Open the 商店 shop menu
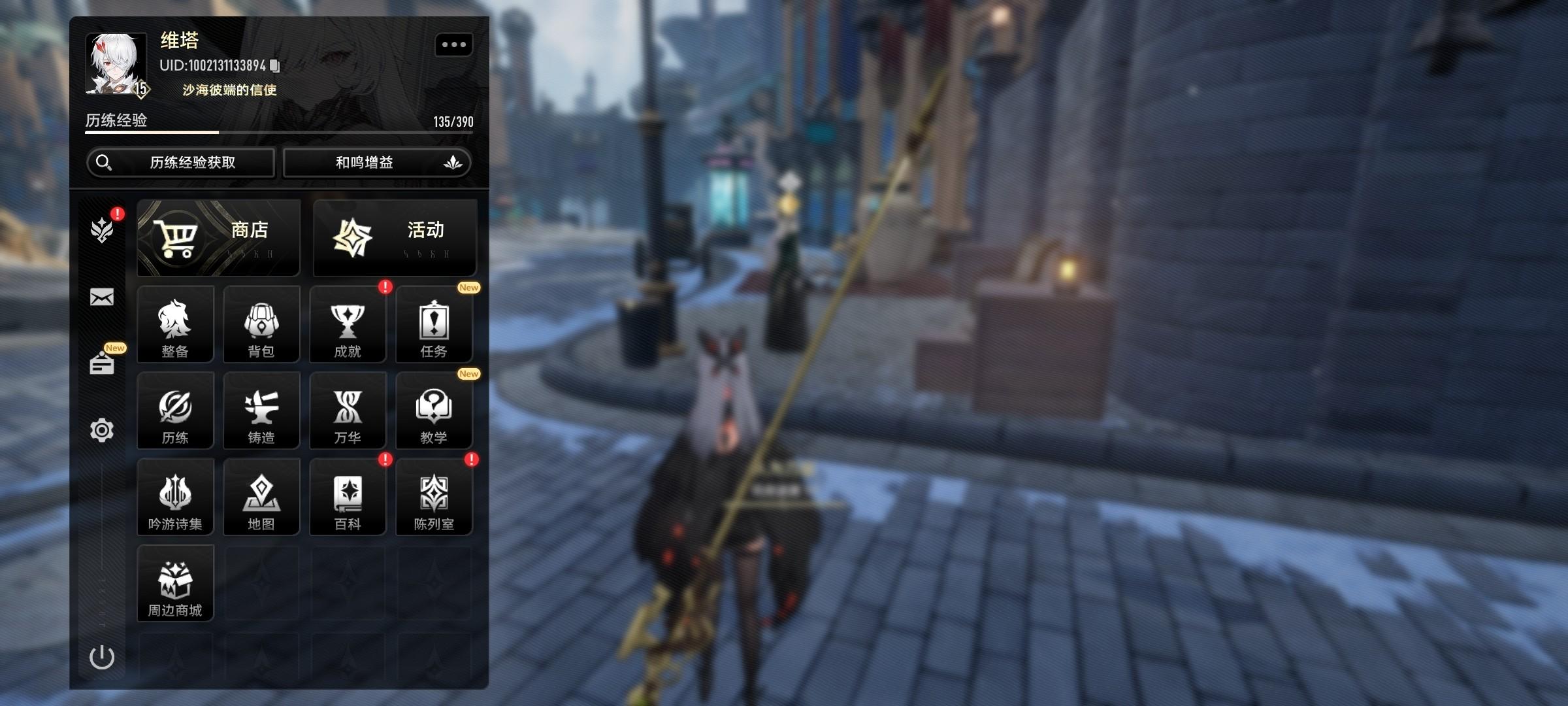Image resolution: width=1568 pixels, height=706 pixels. 218,238
